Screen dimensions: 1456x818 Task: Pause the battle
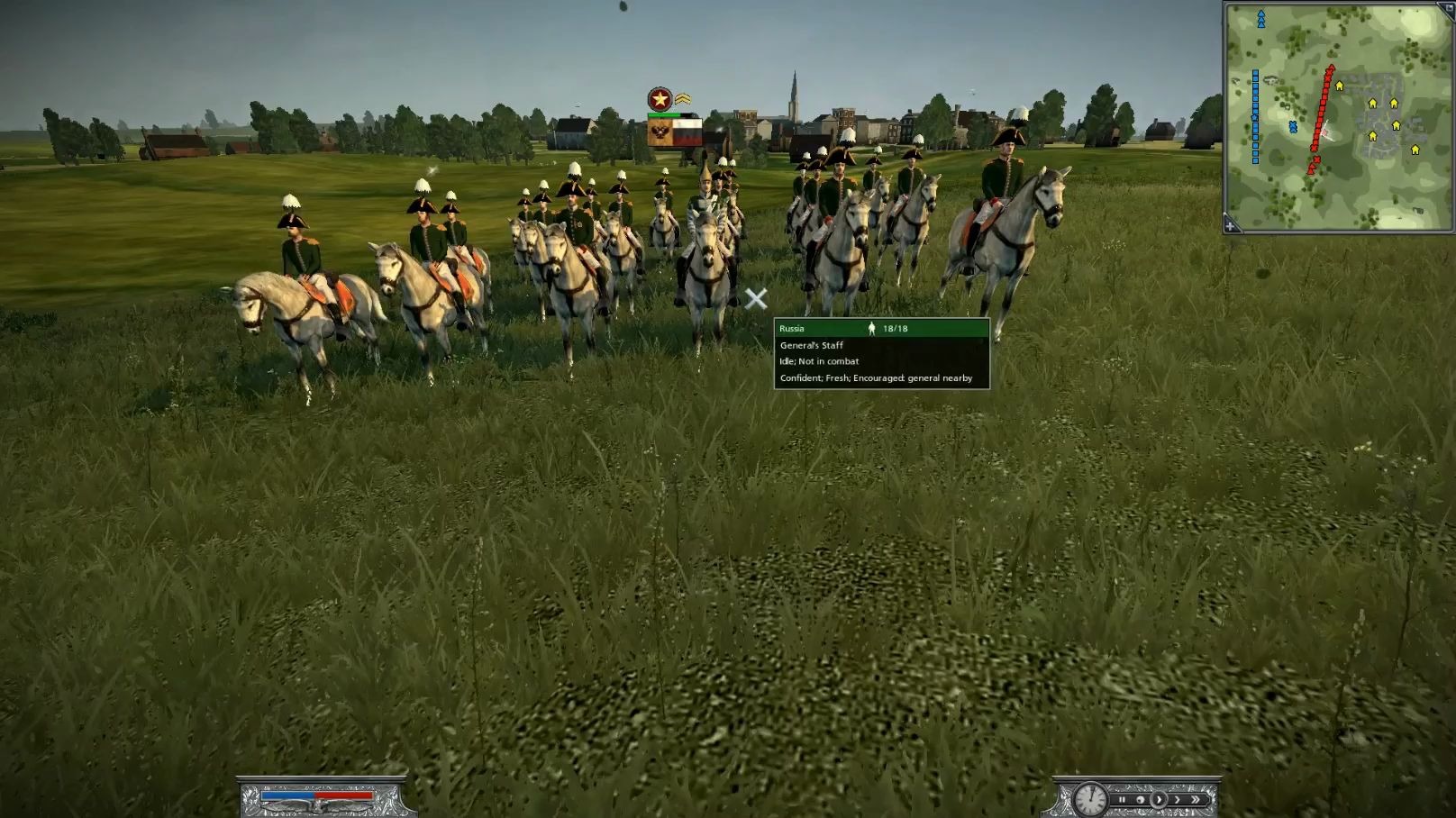[1123, 799]
